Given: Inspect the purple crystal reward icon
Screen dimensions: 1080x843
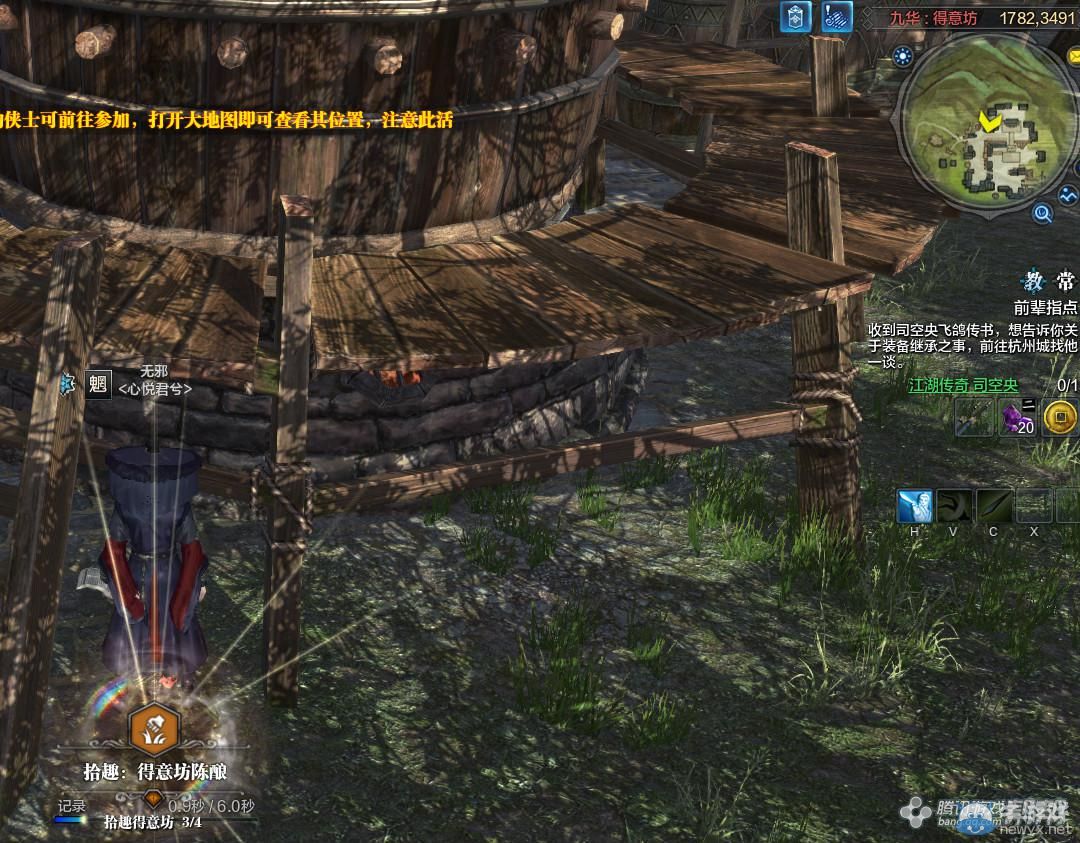Looking at the screenshot, I should (1018, 418).
